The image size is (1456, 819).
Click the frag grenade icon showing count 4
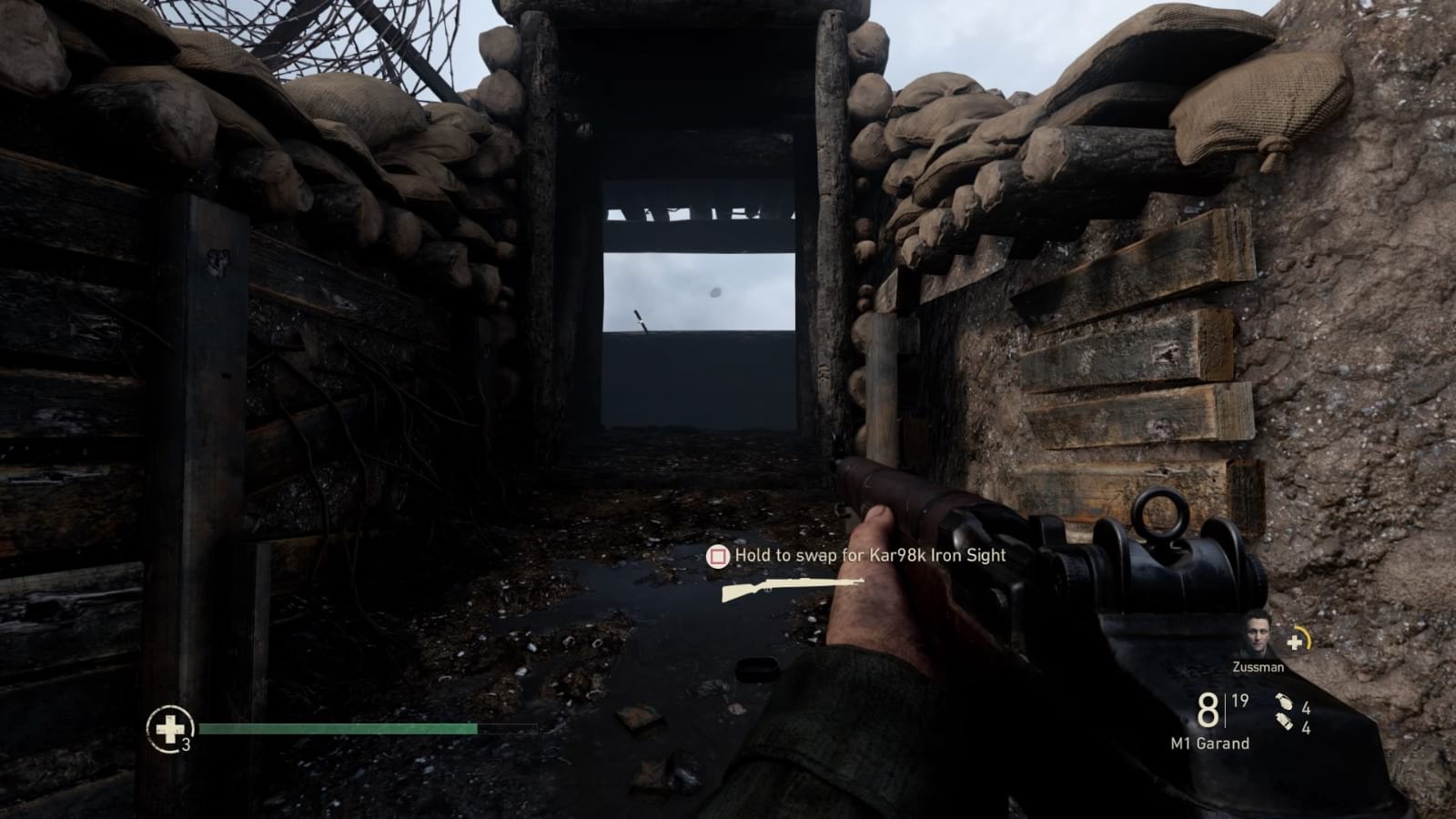tap(1285, 703)
